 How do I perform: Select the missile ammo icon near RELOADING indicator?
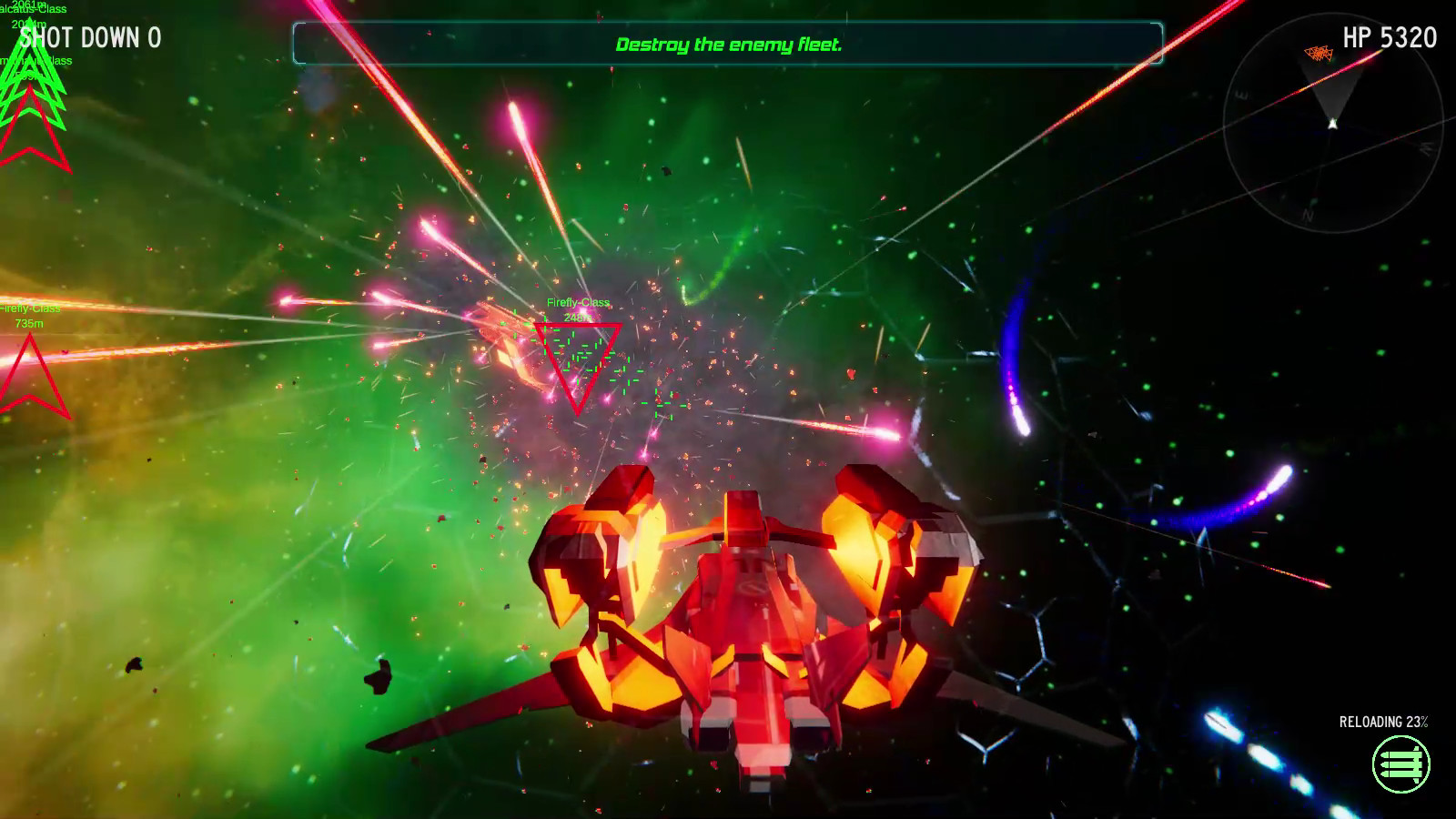1402,763
